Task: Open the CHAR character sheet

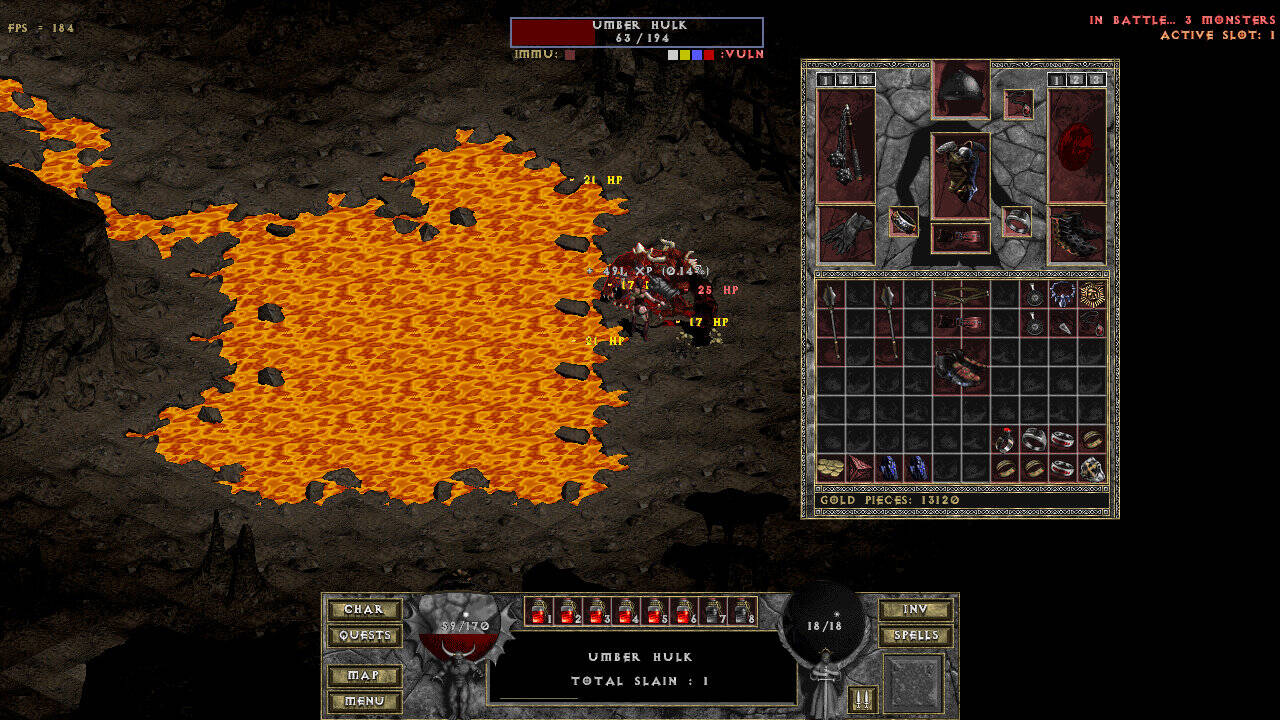Action: pyautogui.click(x=364, y=610)
